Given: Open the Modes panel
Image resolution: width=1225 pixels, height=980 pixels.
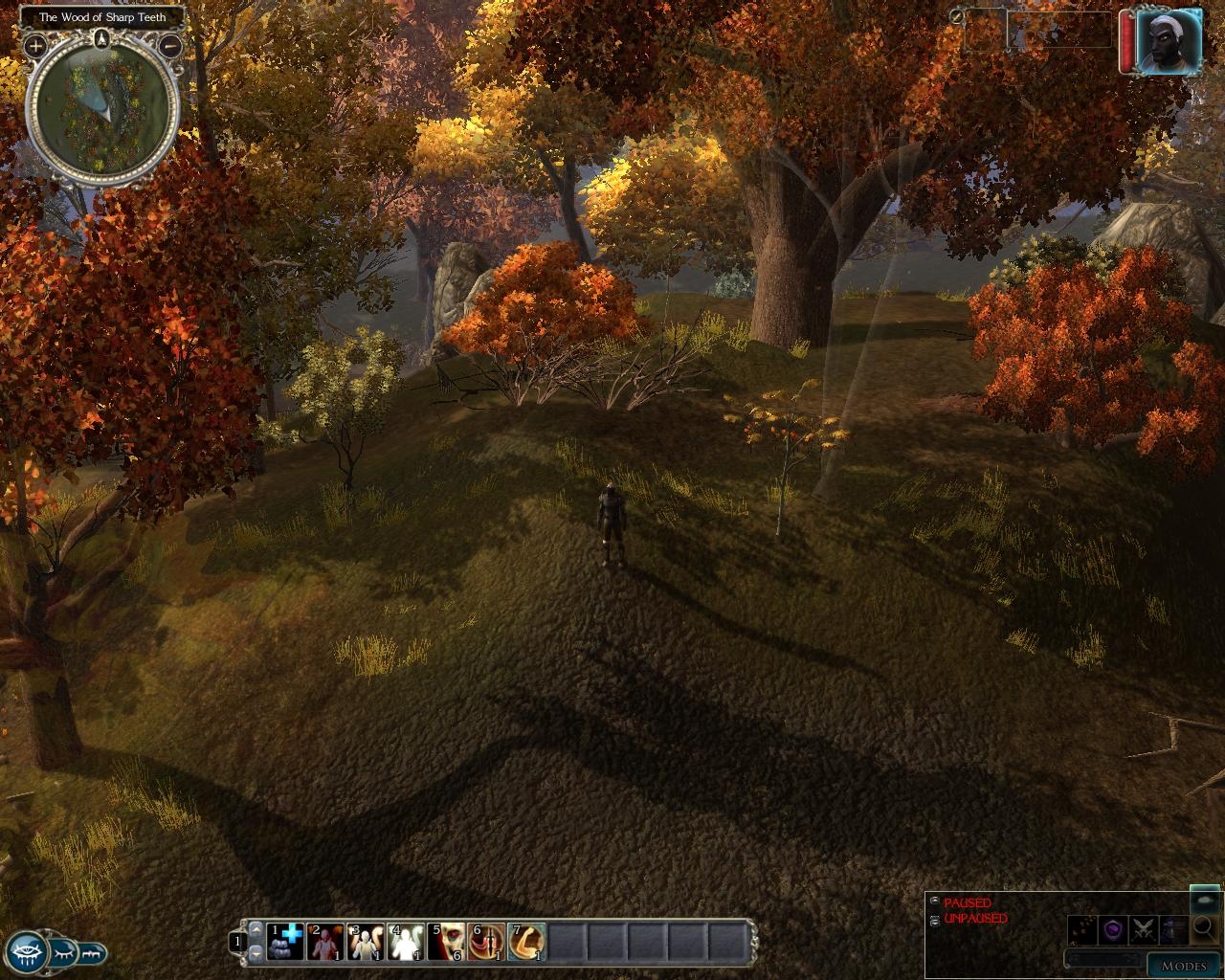Looking at the screenshot, I should click(1183, 966).
